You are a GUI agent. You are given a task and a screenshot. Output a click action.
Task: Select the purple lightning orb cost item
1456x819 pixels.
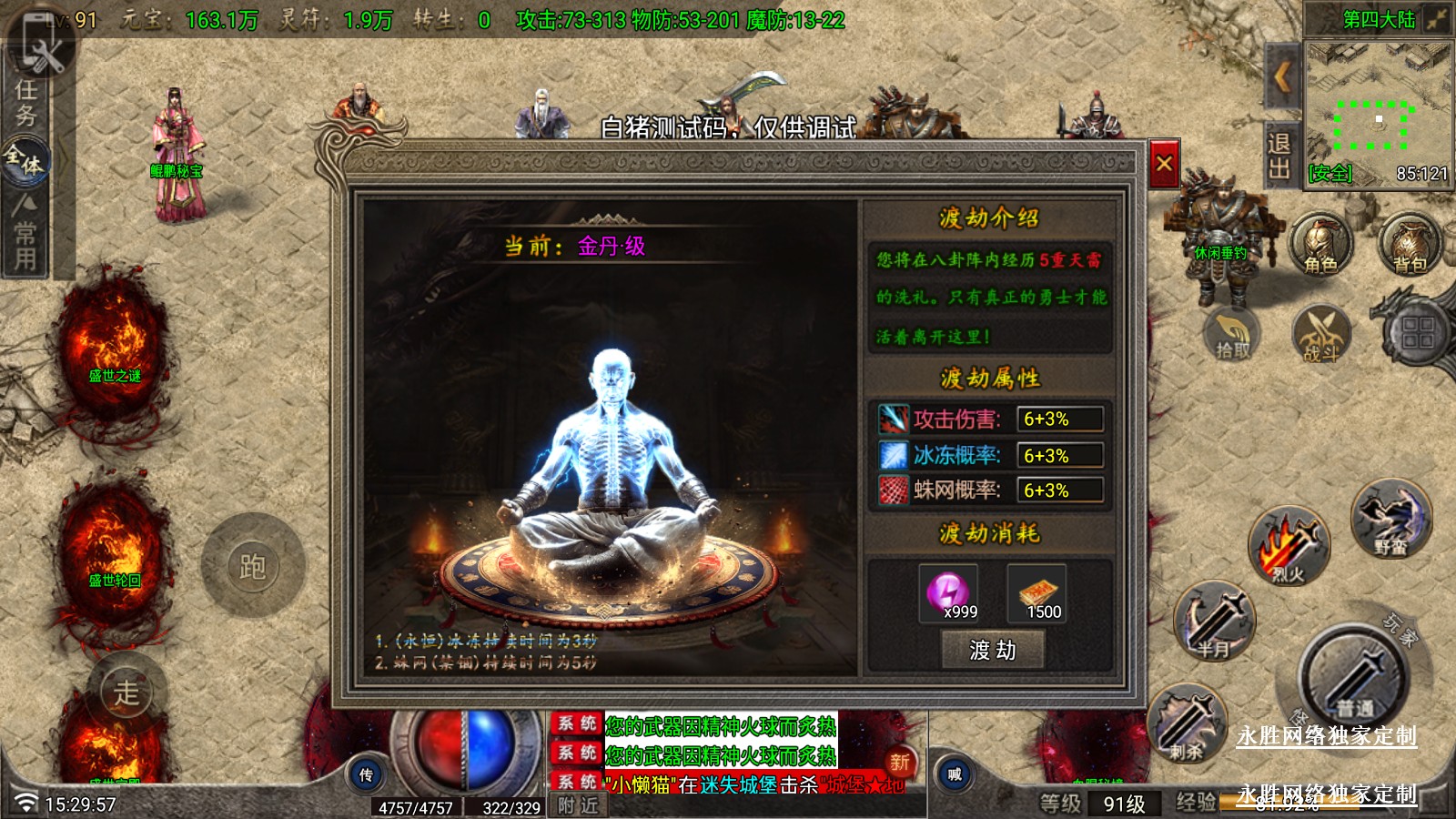pyautogui.click(x=948, y=592)
